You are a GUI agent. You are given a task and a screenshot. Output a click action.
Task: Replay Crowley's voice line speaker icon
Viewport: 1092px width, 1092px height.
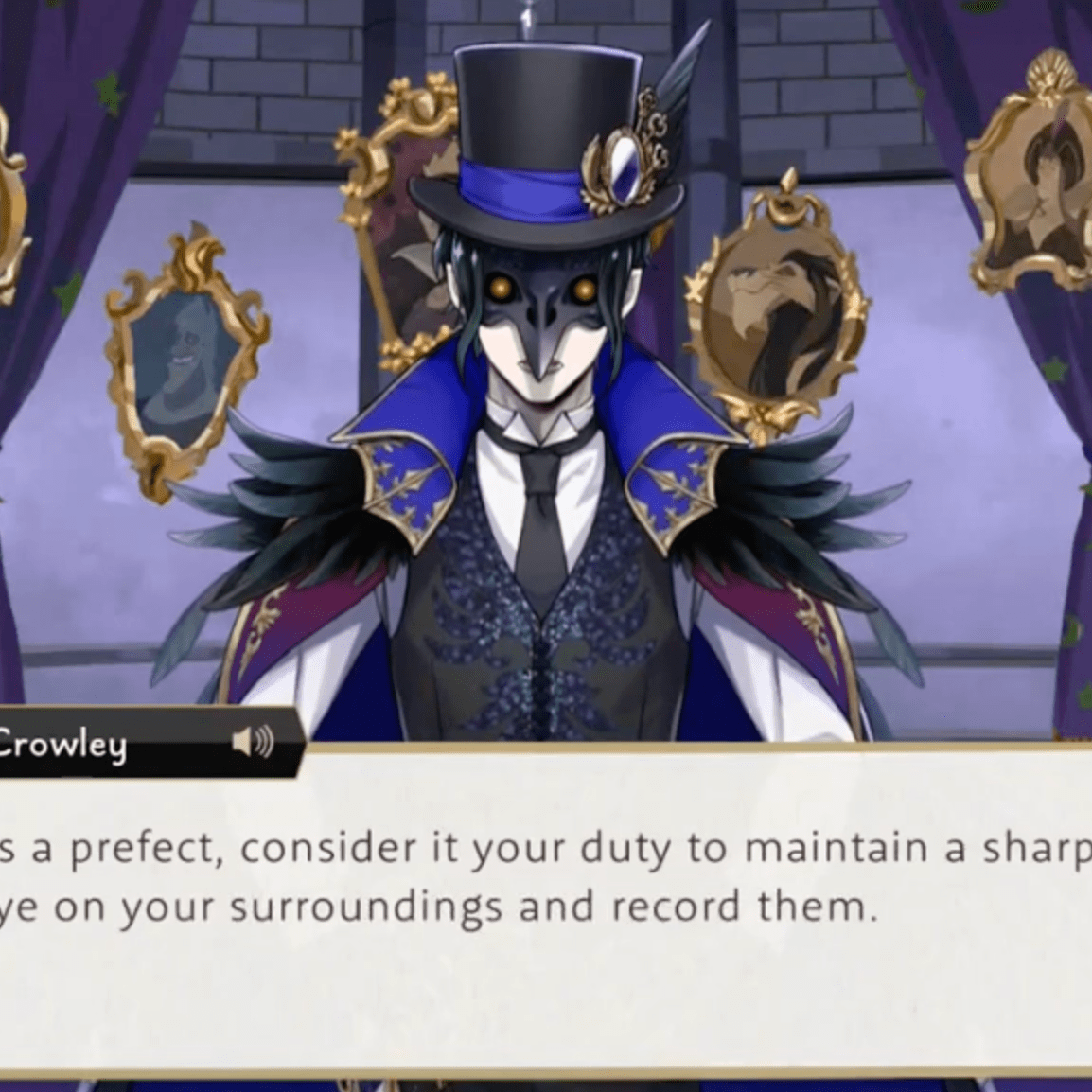coord(253,741)
